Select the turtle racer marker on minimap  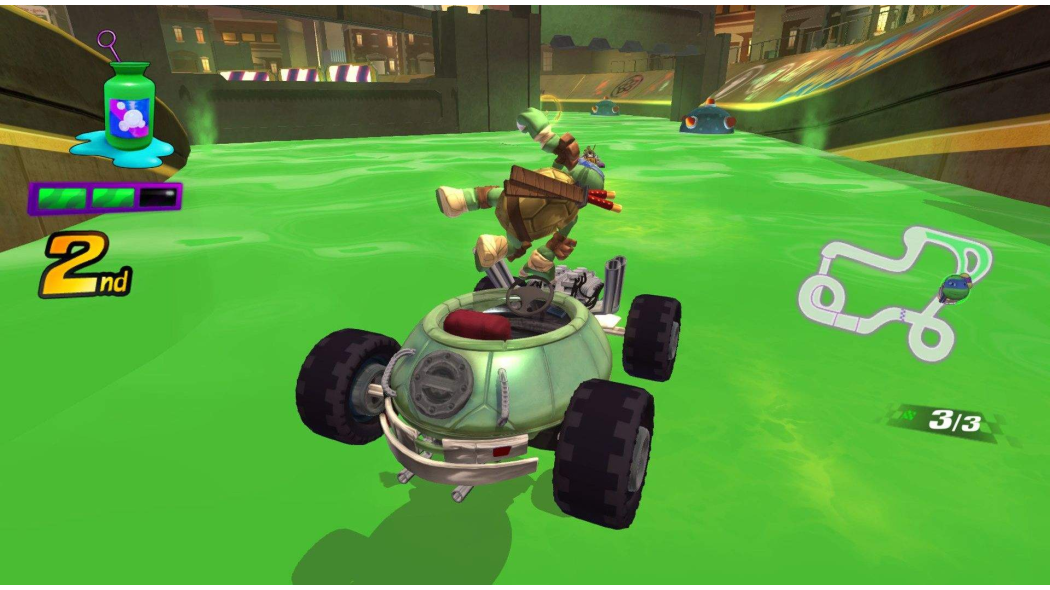[955, 288]
